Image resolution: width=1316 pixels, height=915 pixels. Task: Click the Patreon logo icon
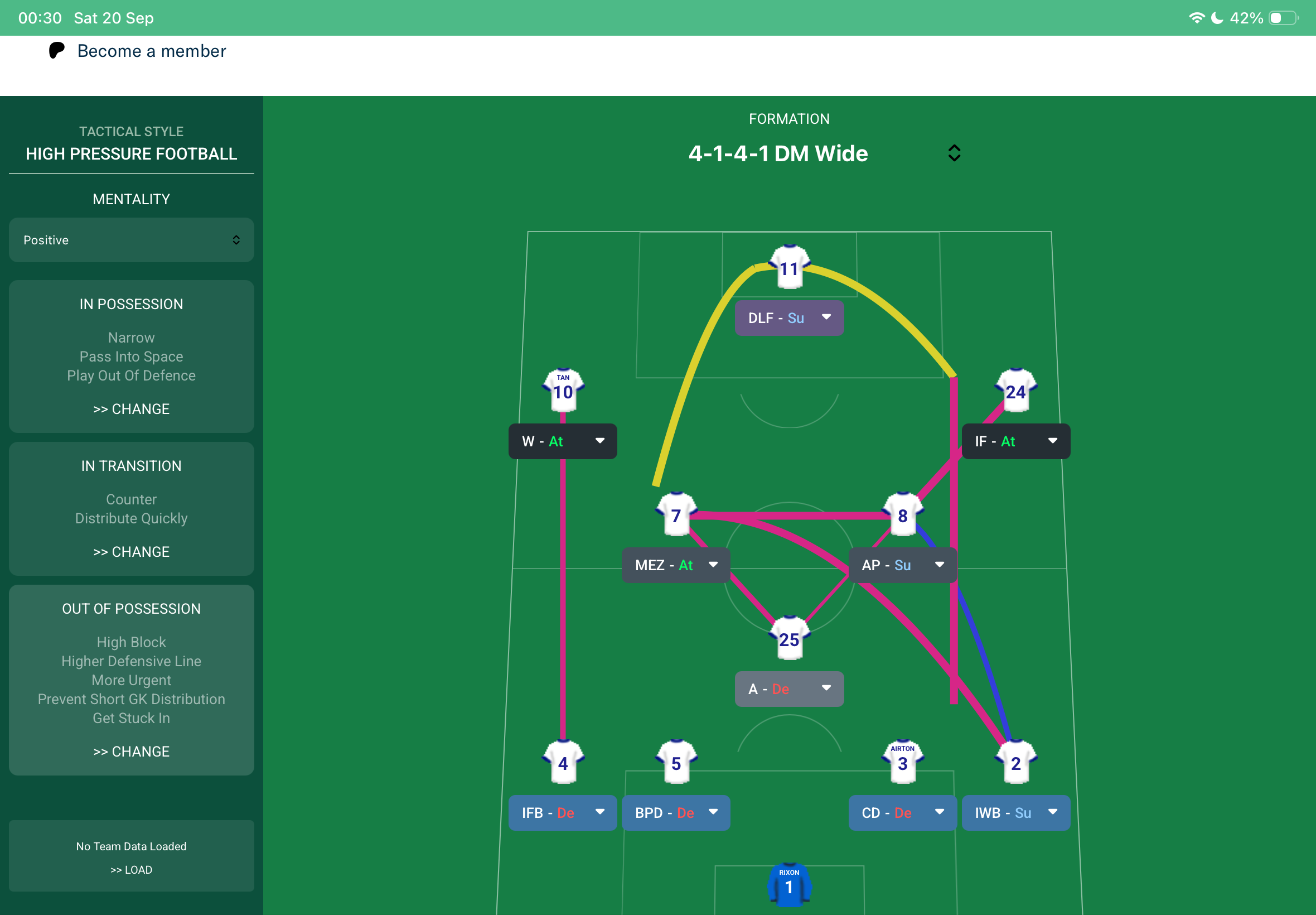tap(55, 51)
